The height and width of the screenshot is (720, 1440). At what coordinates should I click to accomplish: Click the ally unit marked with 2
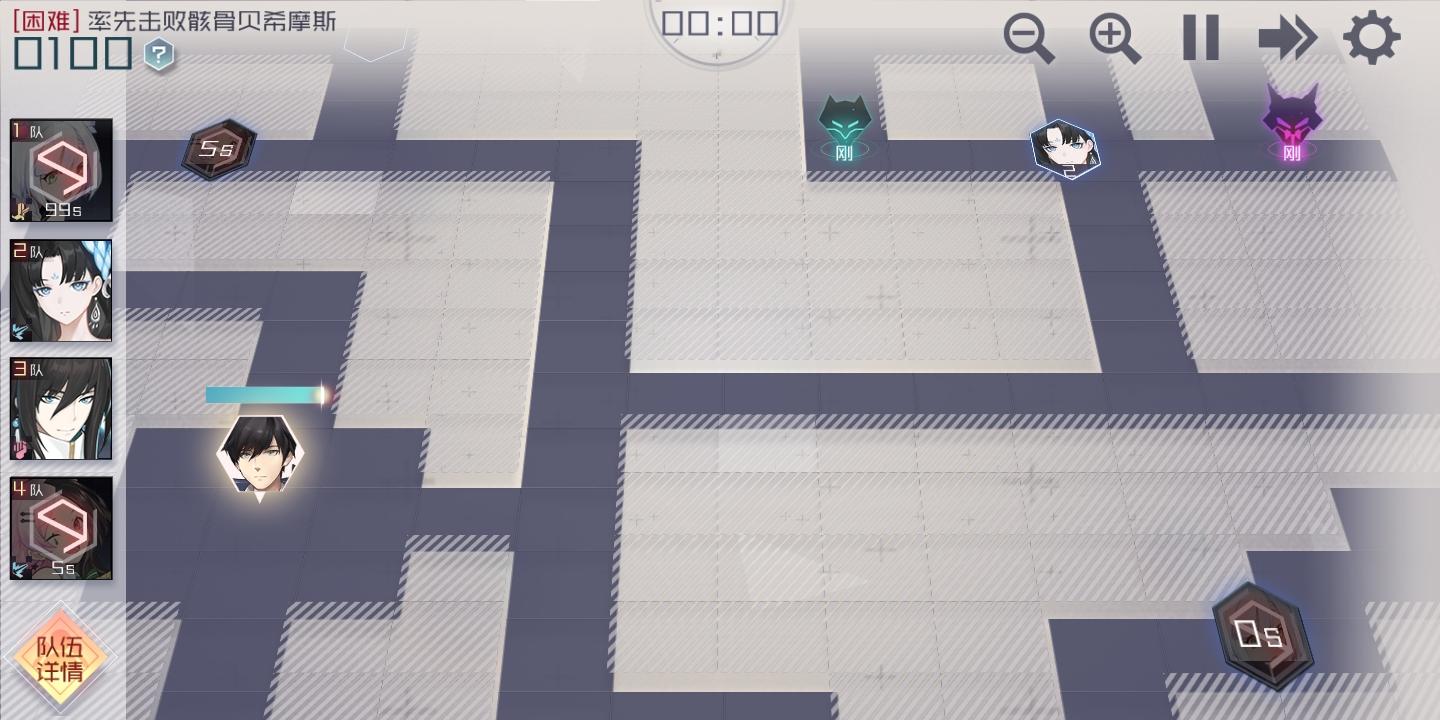(x=1066, y=150)
